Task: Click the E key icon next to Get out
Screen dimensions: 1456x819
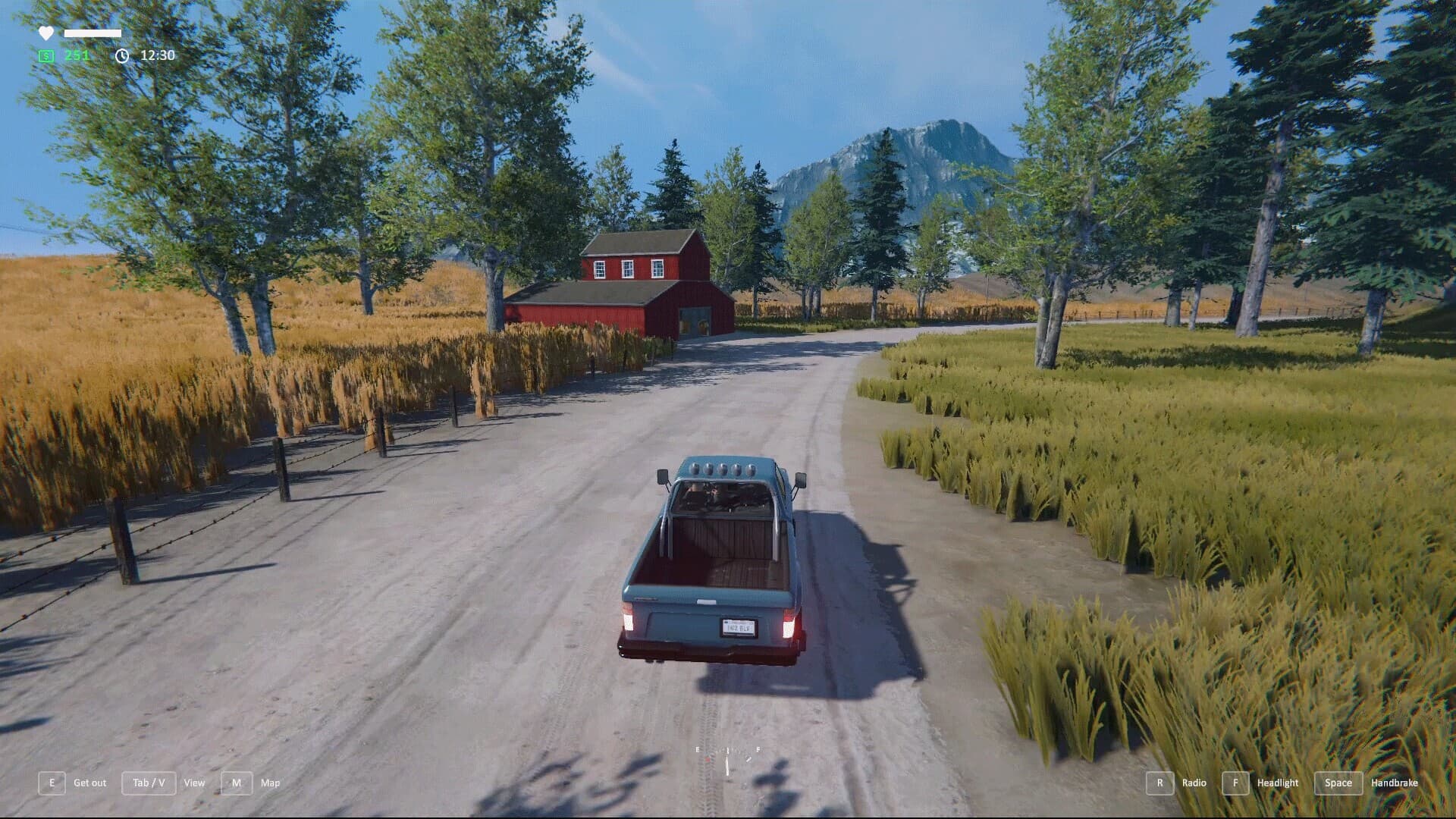Action: [52, 783]
